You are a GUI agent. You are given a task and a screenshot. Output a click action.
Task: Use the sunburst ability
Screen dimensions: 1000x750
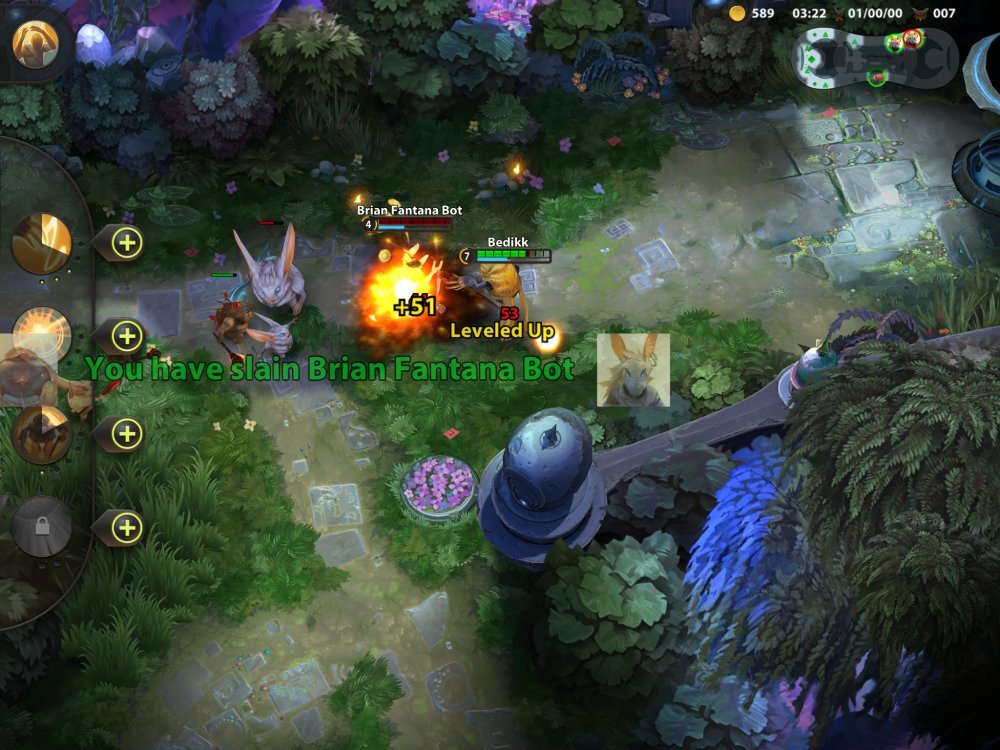(x=42, y=336)
